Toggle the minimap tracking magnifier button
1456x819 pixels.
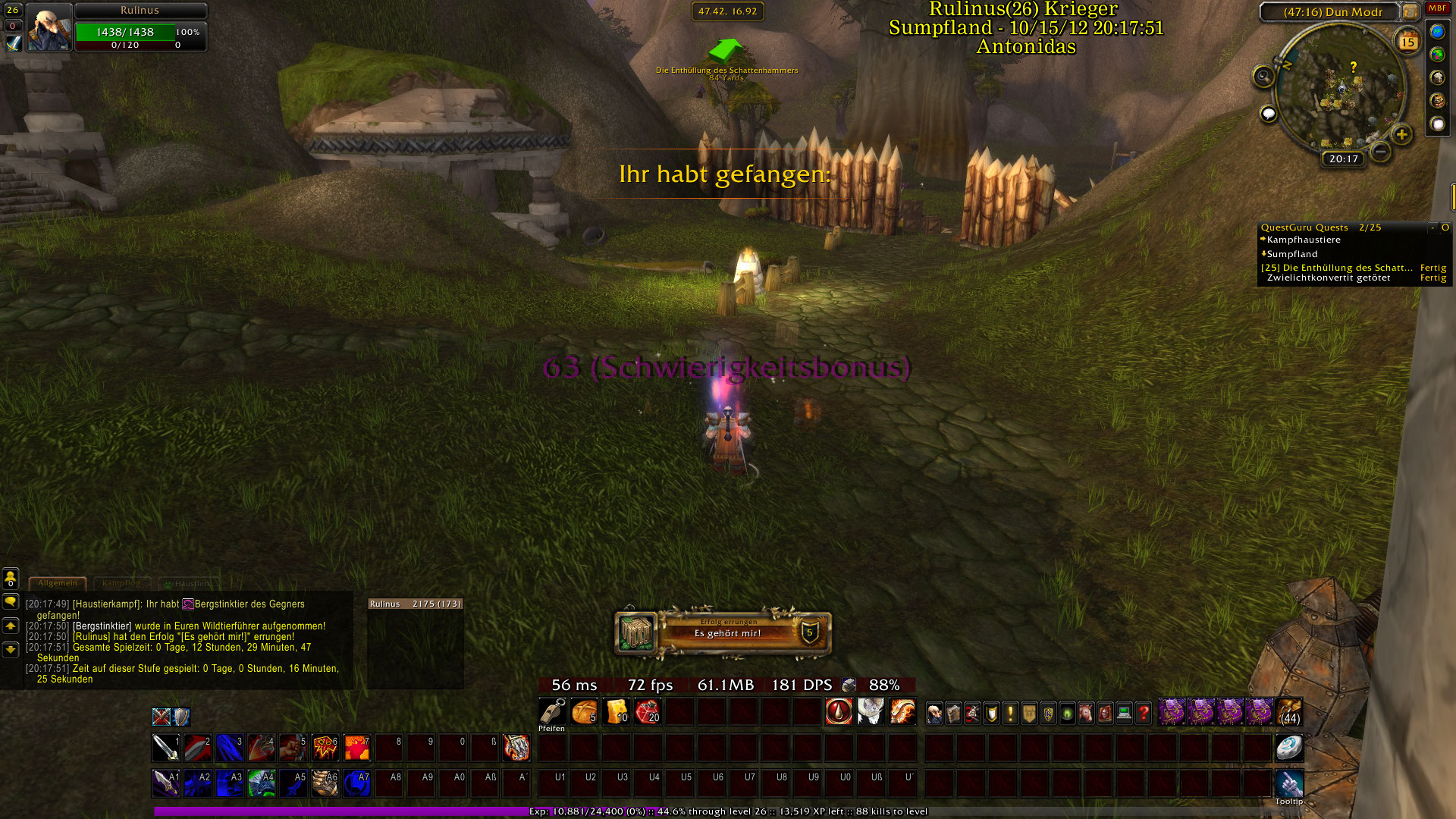[1263, 76]
